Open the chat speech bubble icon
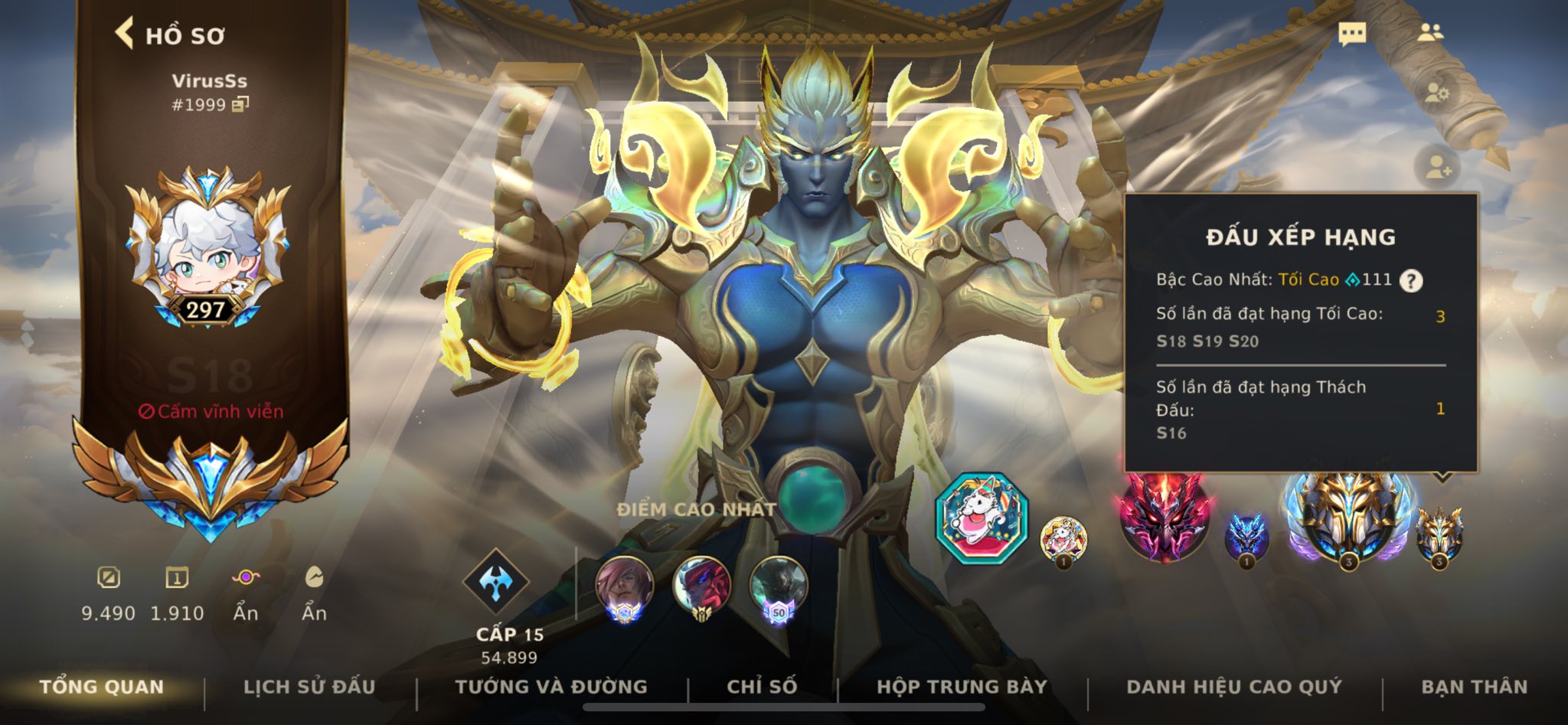This screenshot has height=725, width=1568. coord(1352,34)
